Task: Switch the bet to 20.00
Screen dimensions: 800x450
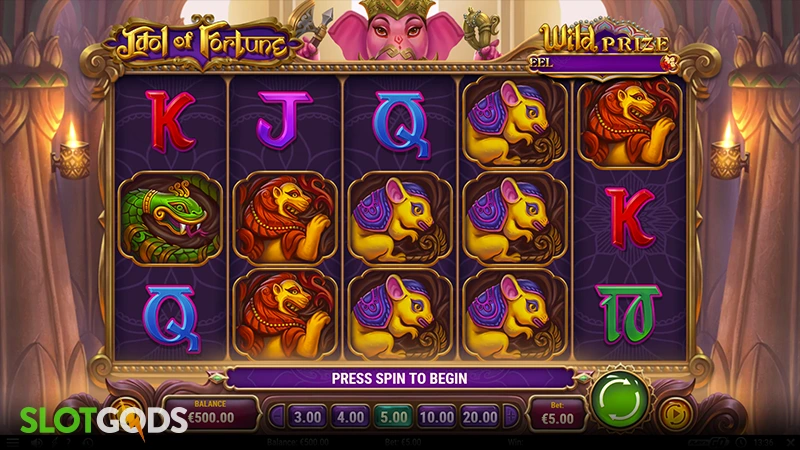Action: tap(482, 413)
